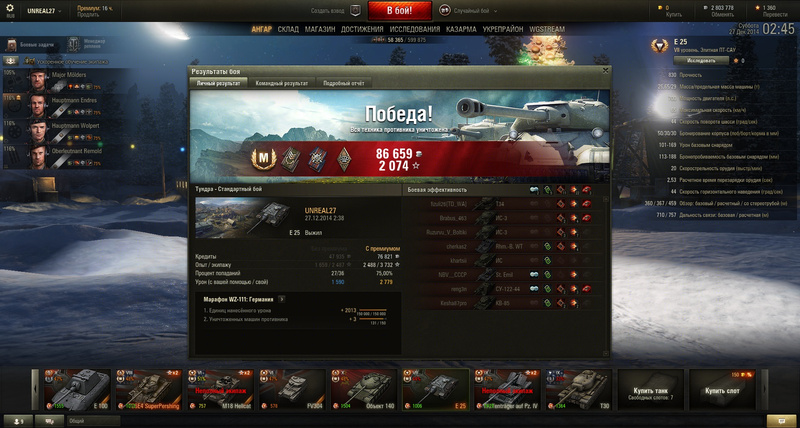
Task: Click the «Купить танк» slot
Action: [642, 388]
